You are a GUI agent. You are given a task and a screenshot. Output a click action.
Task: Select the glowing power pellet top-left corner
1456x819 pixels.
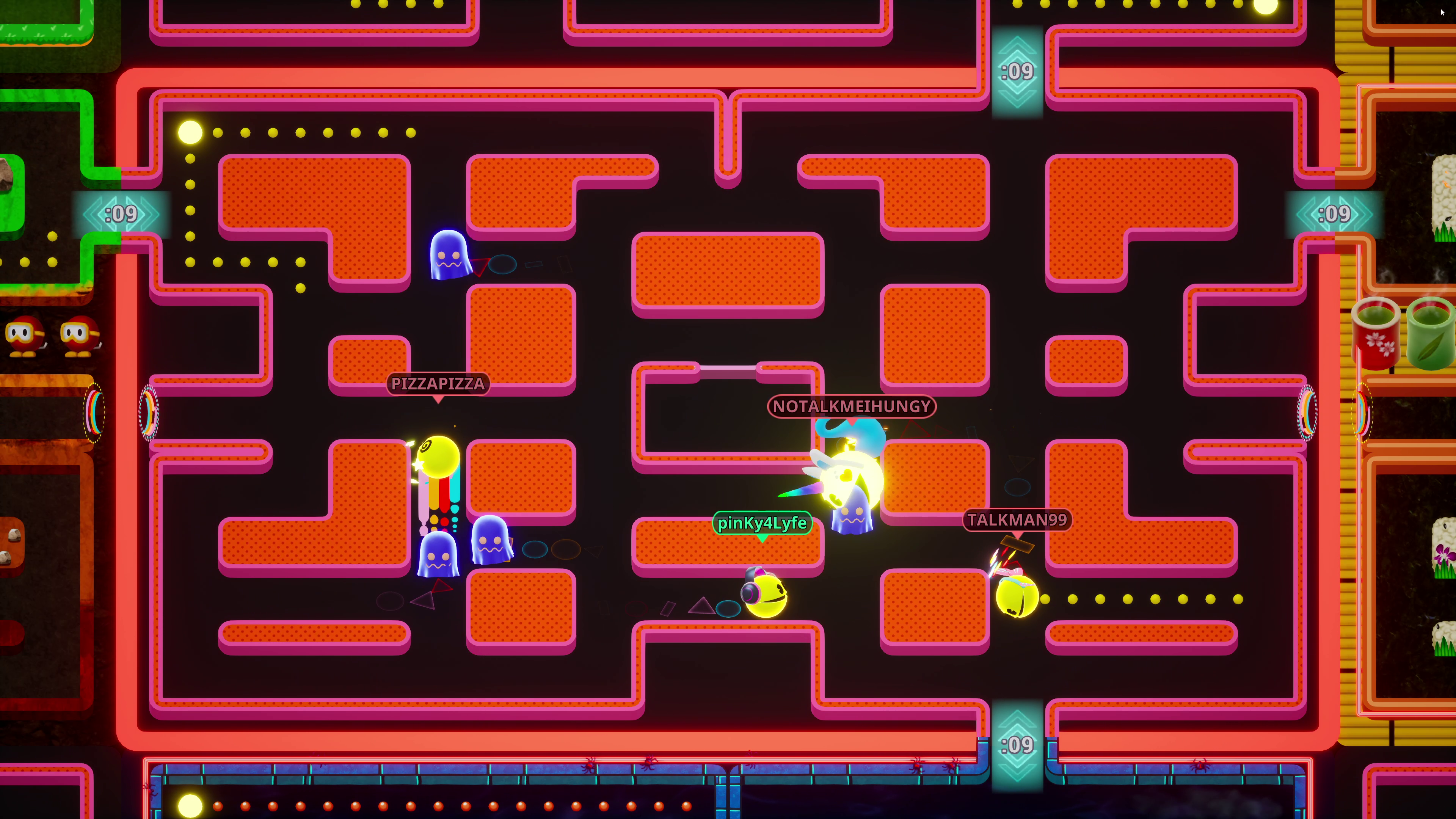pyautogui.click(x=189, y=132)
